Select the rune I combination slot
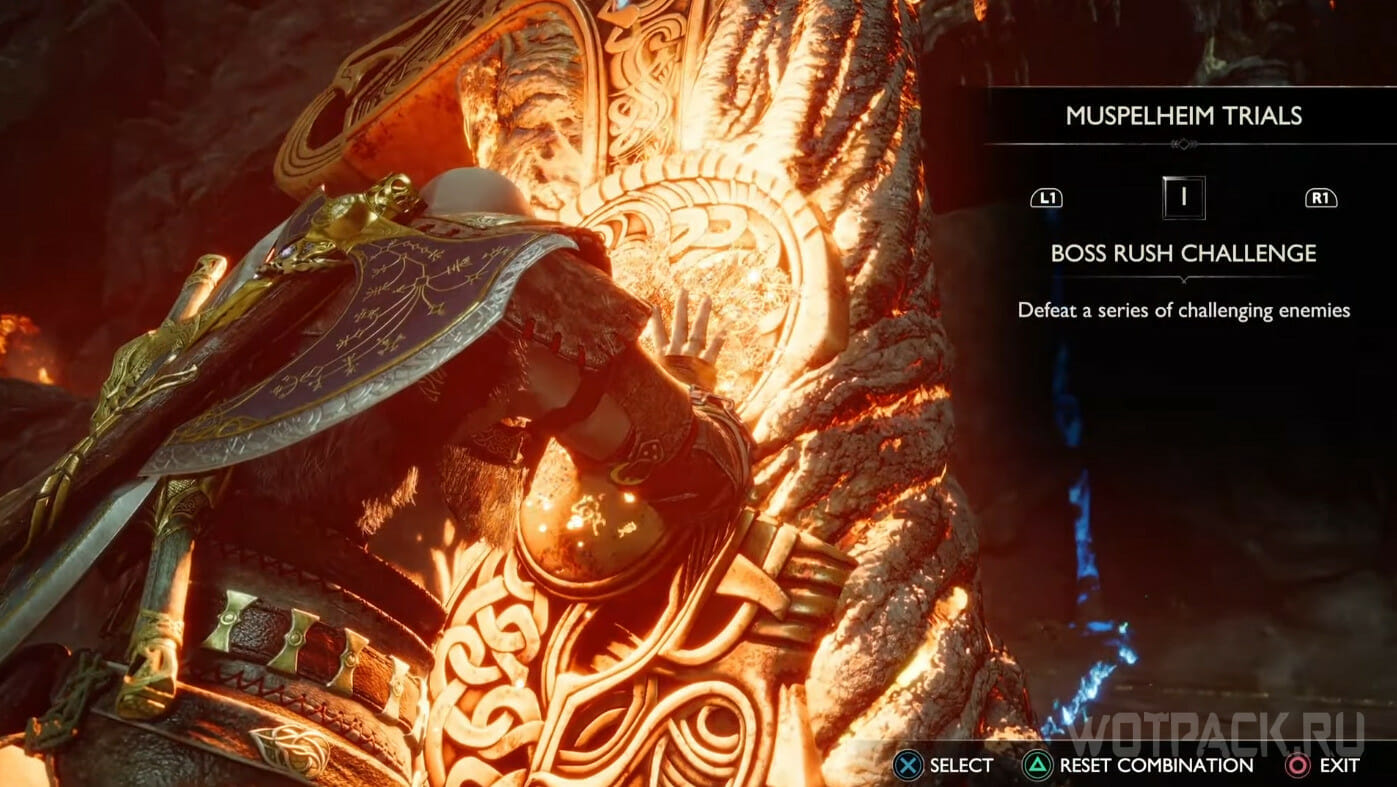This screenshot has height=787, width=1397. click(x=1183, y=198)
